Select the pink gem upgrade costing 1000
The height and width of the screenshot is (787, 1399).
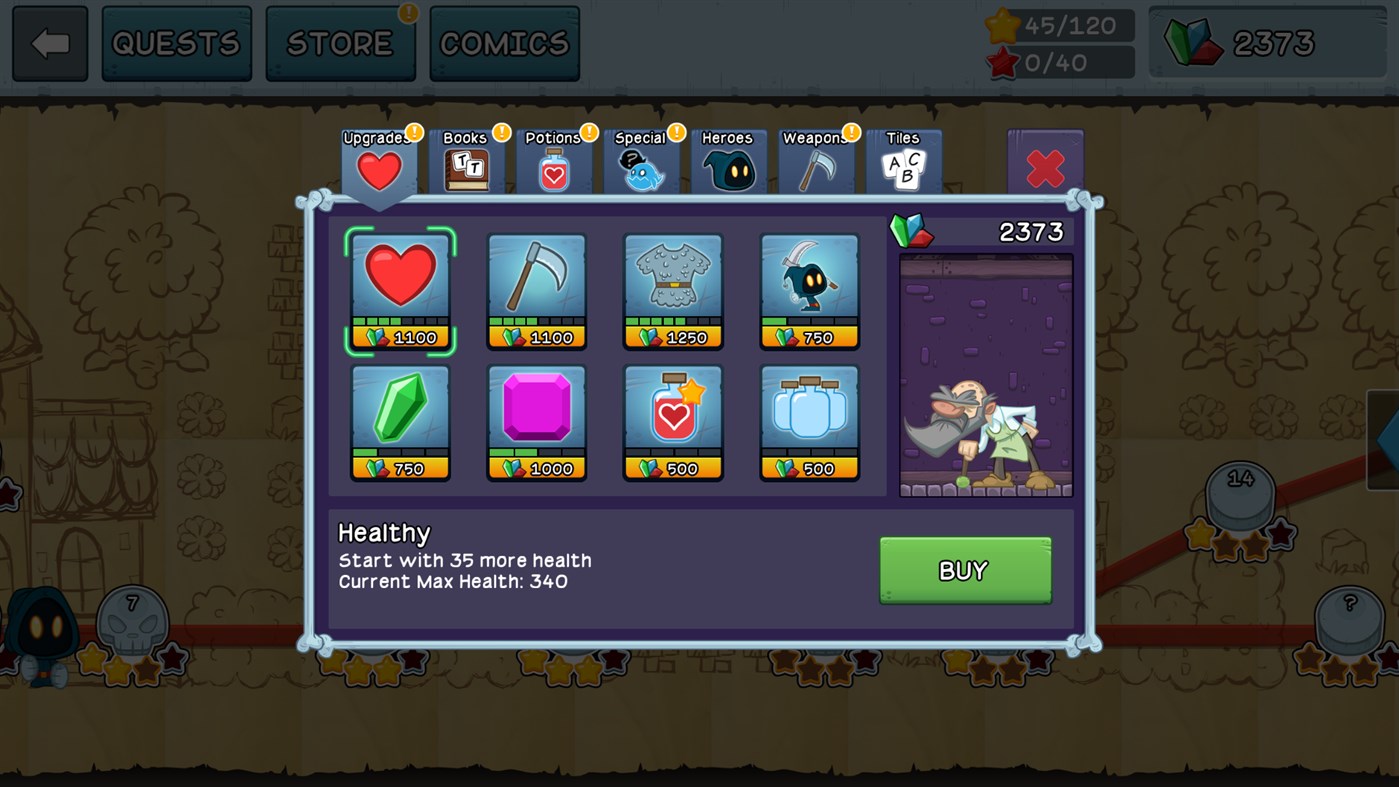point(536,421)
